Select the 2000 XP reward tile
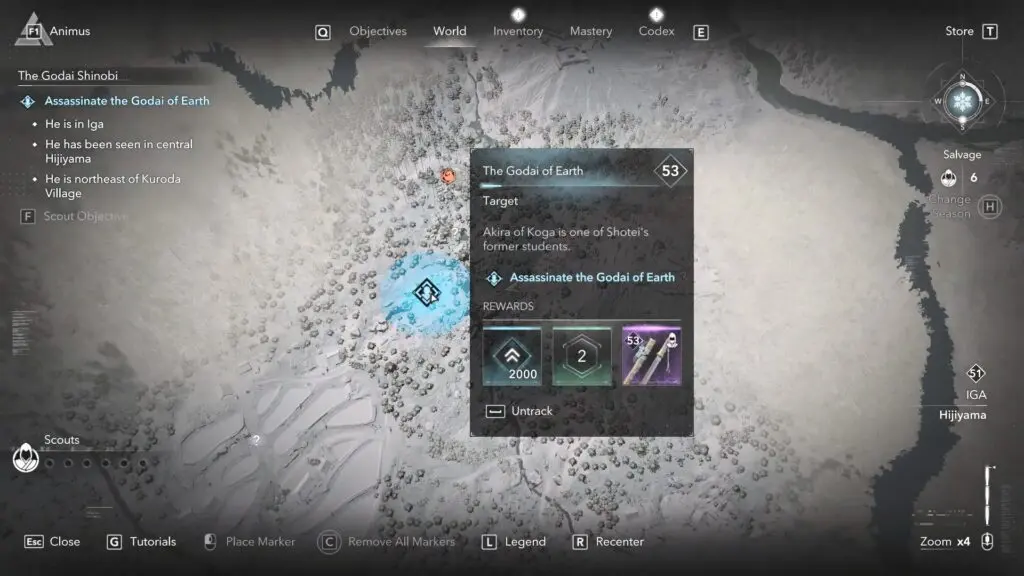1024x576 pixels. (x=512, y=357)
